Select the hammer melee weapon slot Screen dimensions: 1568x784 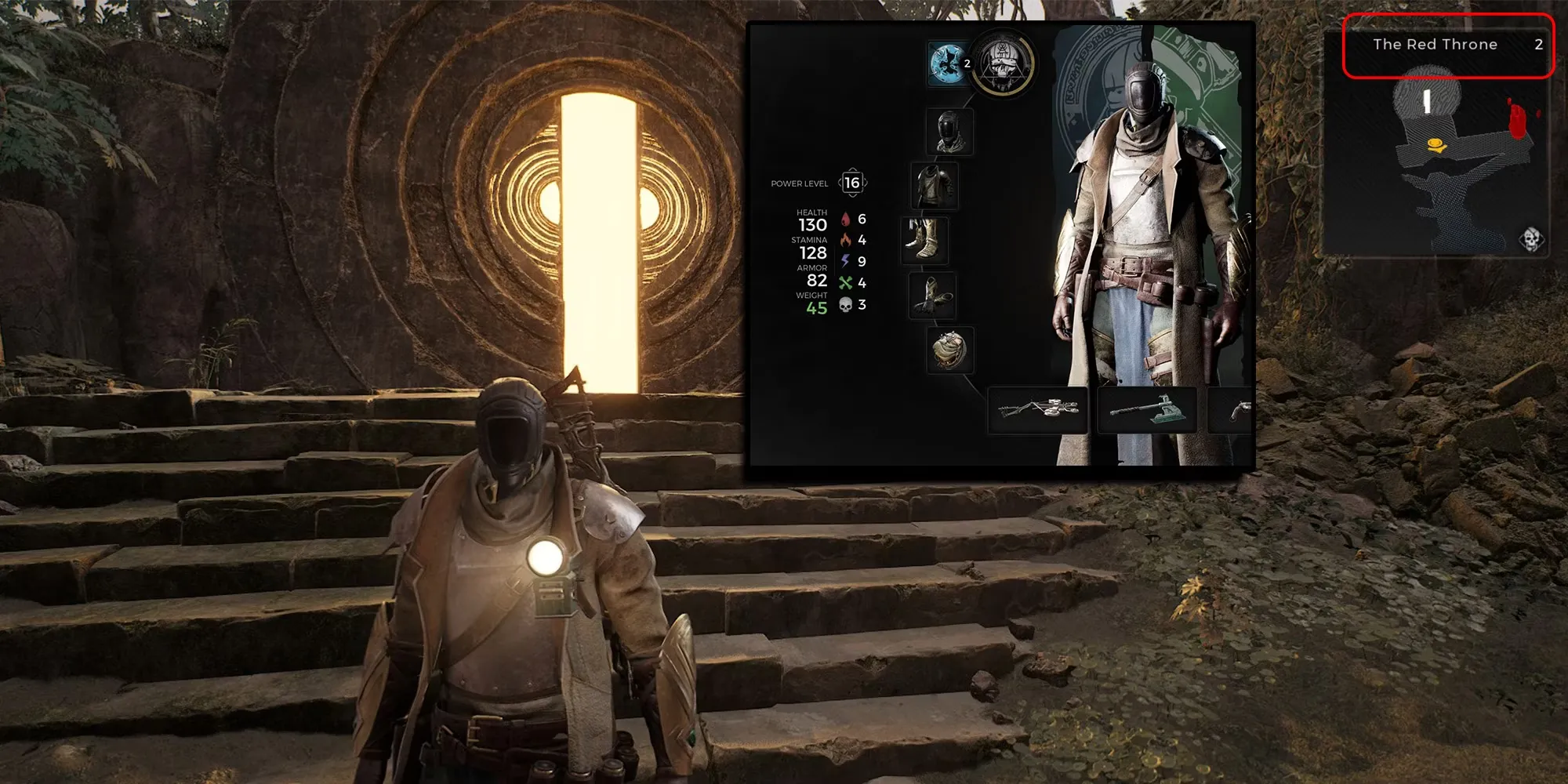click(1146, 409)
